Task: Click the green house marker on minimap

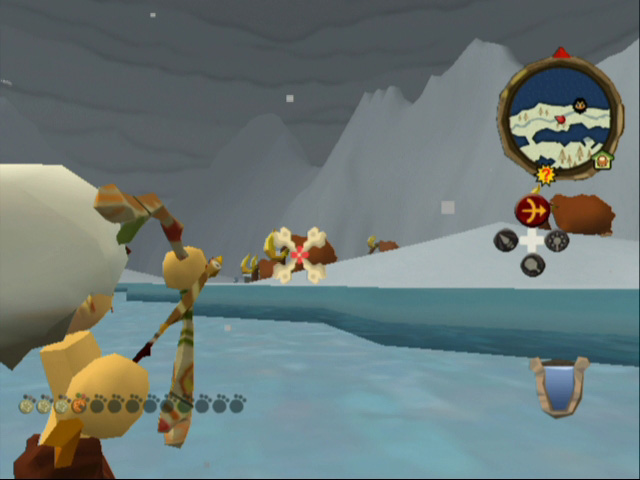Action: pyautogui.click(x=603, y=160)
